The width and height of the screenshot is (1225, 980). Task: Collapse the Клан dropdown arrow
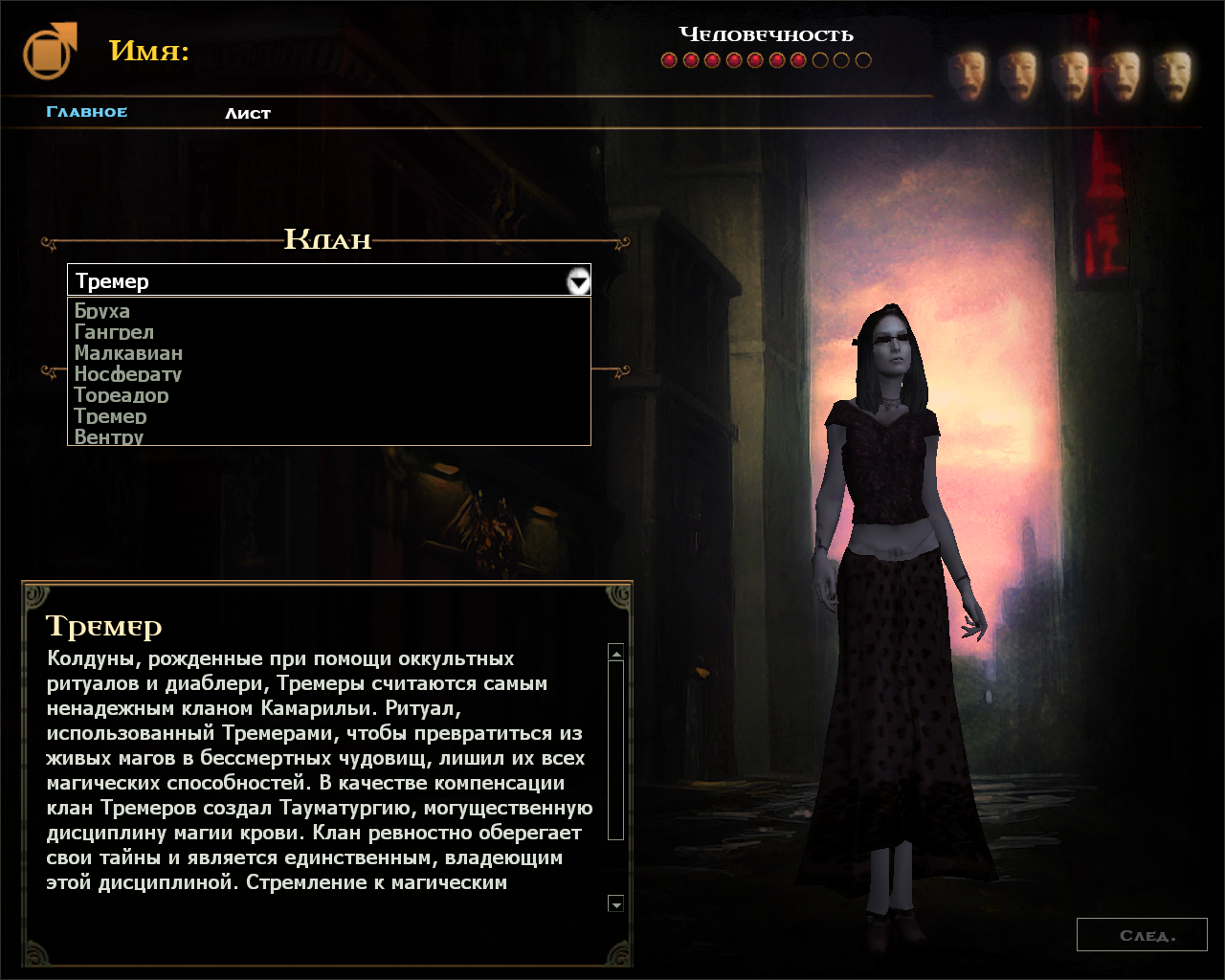coord(578,281)
